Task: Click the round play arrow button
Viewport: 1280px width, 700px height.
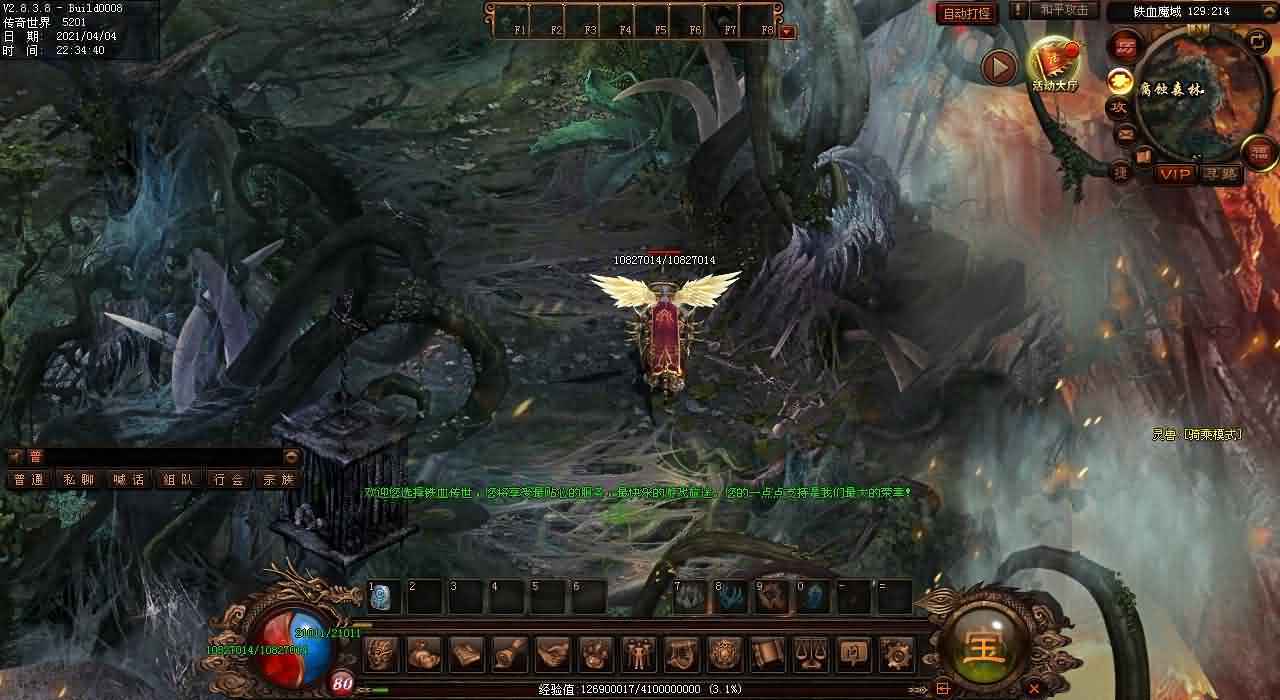Action: [x=998, y=67]
